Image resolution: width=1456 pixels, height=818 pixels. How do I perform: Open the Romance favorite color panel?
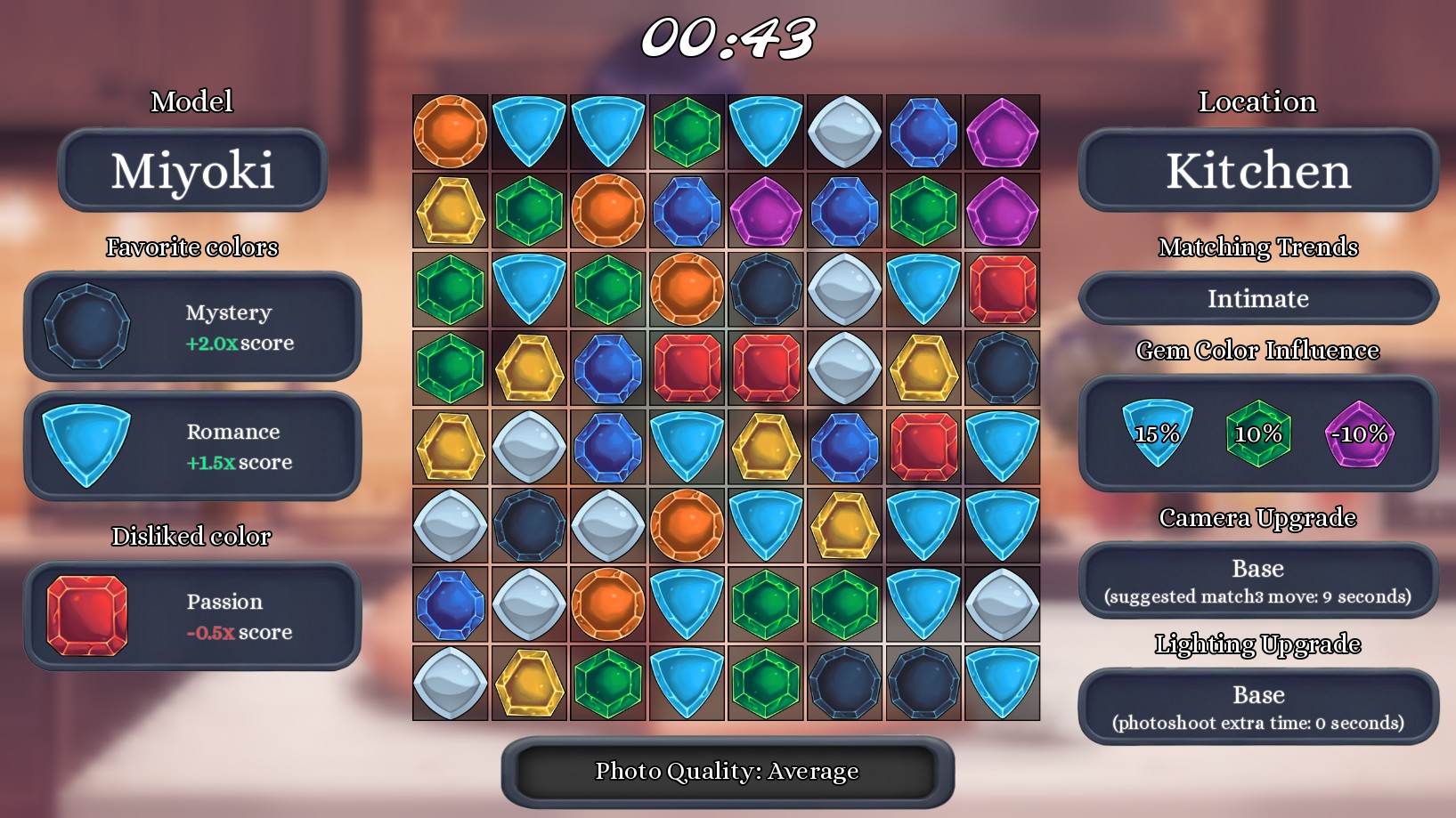pyautogui.click(x=192, y=446)
